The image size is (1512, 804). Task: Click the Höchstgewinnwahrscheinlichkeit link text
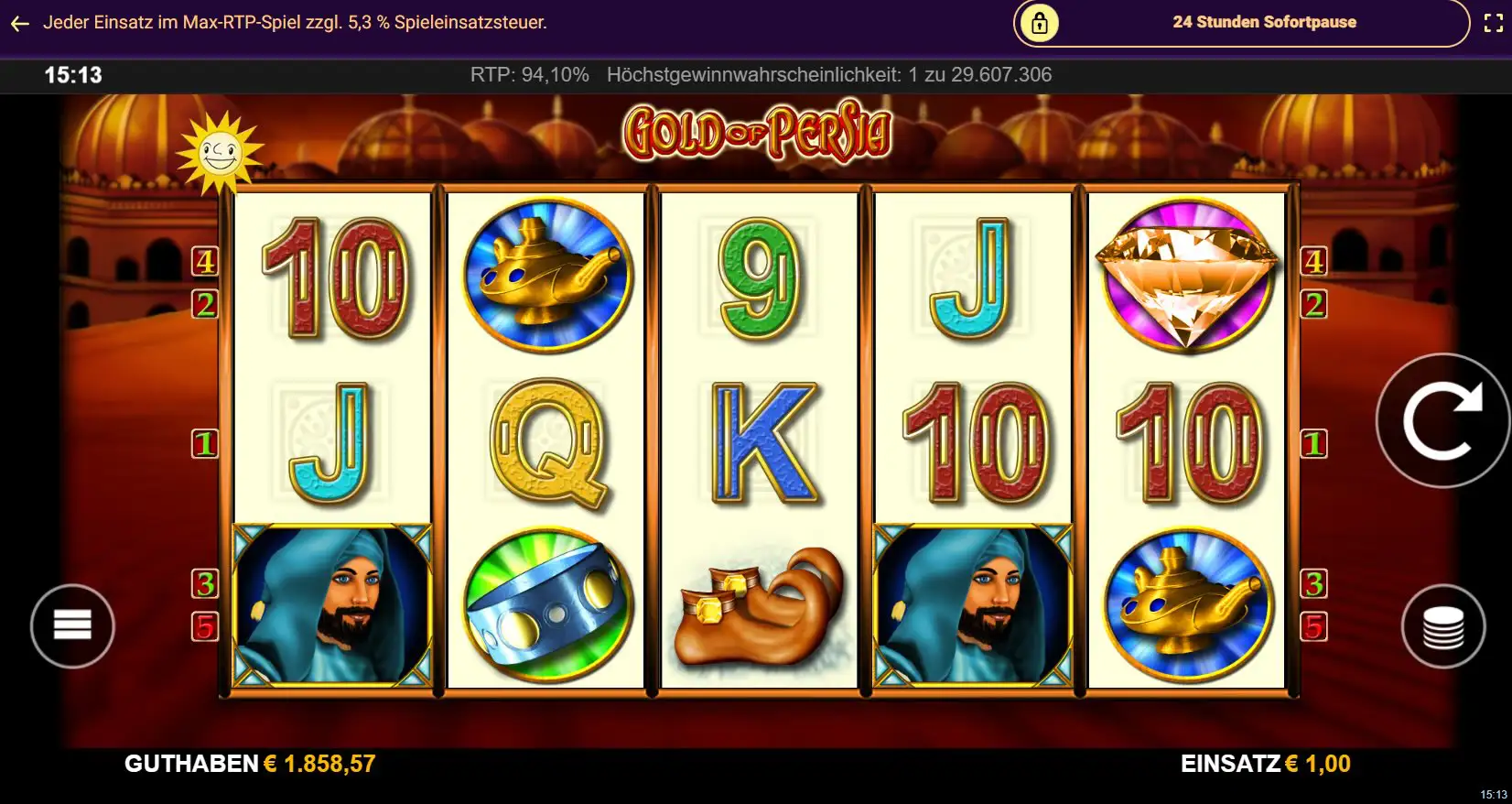(830, 75)
